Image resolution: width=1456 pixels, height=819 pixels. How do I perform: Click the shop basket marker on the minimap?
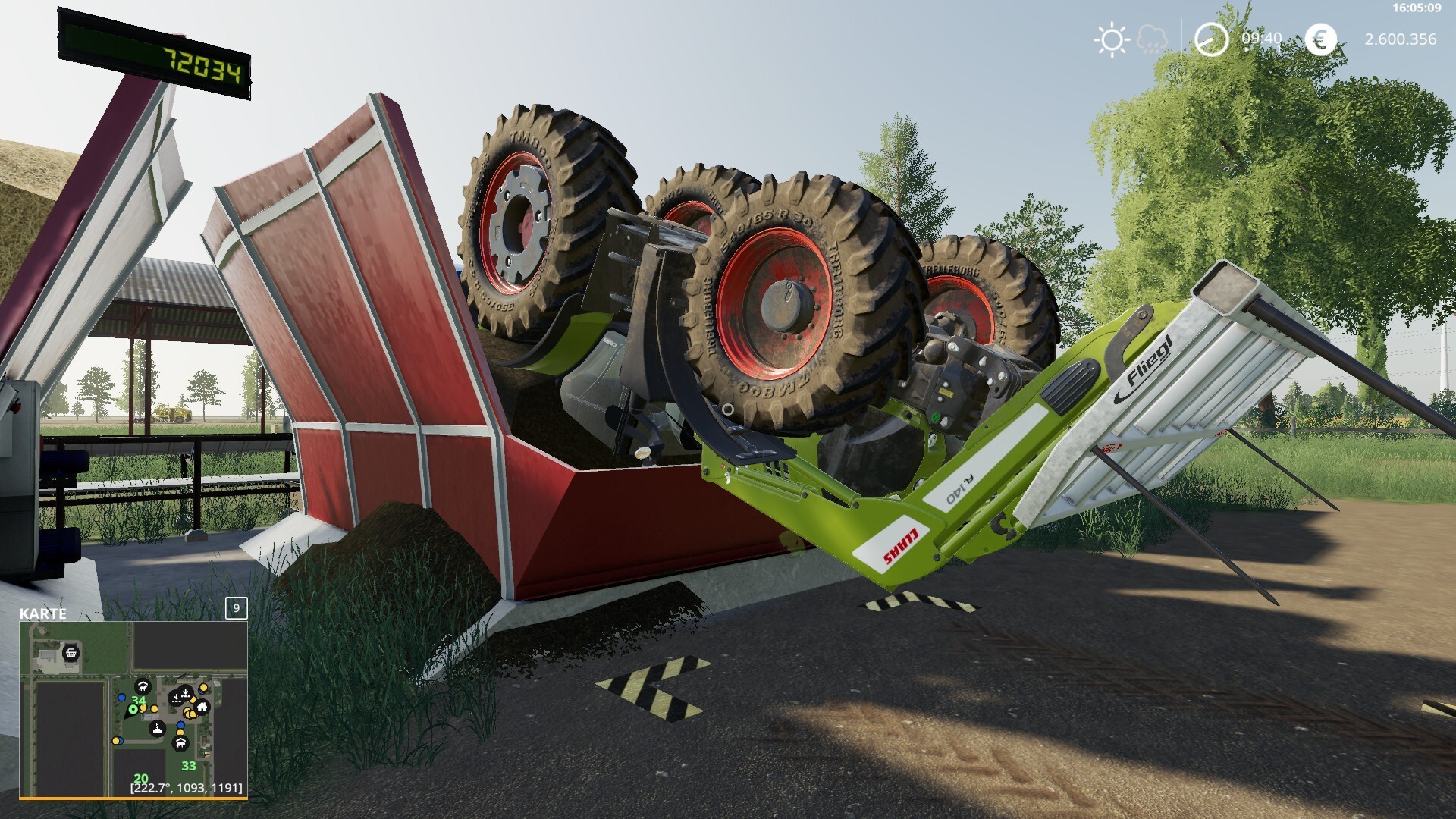[71, 652]
